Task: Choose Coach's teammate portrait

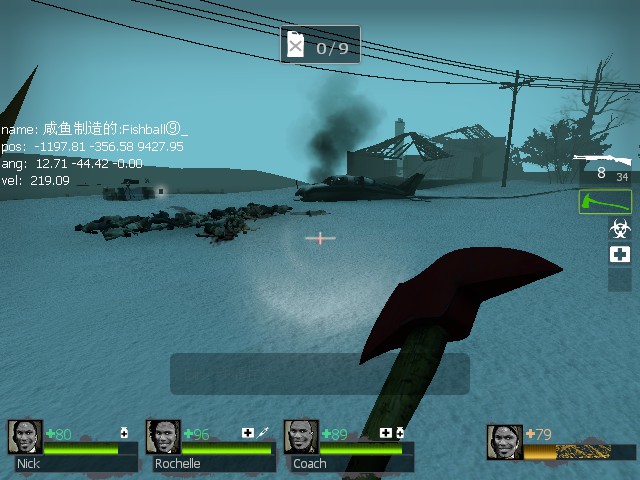Action: pyautogui.click(x=301, y=437)
